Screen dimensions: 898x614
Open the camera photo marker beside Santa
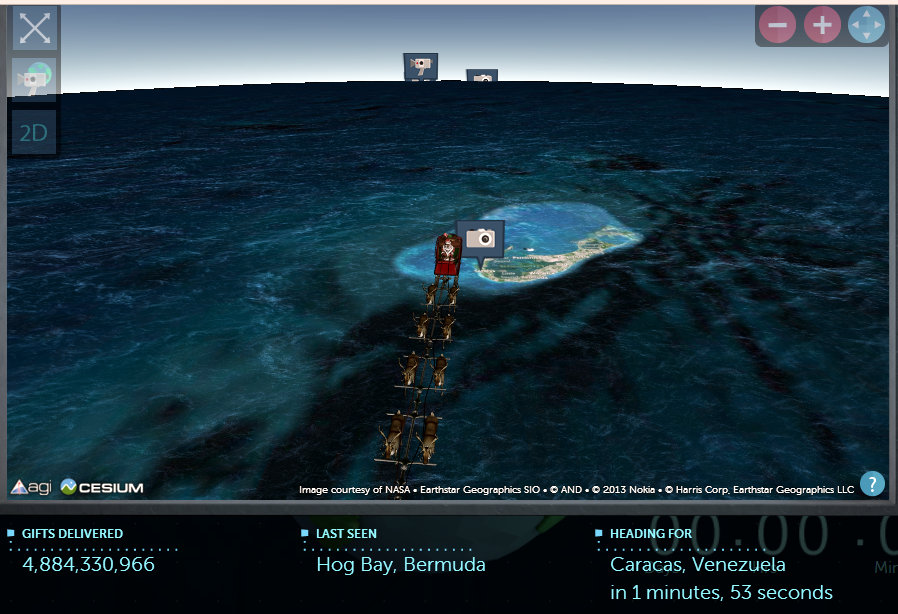point(481,238)
